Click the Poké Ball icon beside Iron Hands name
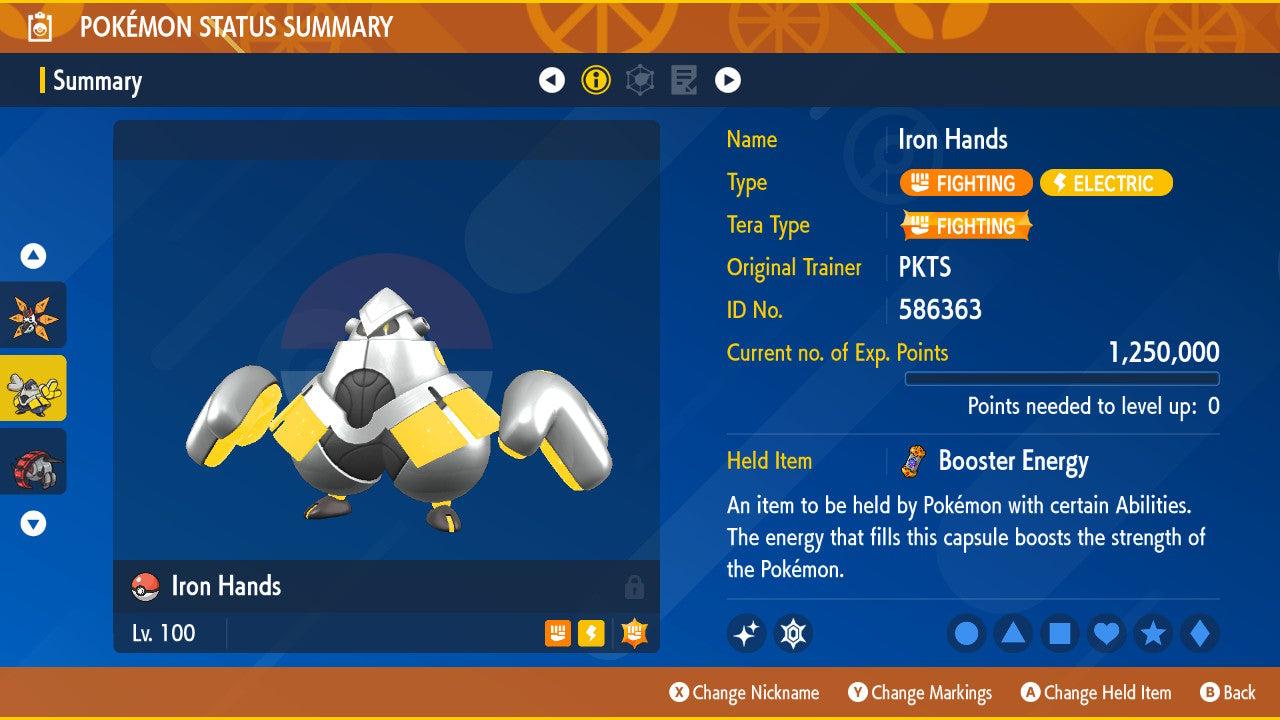This screenshot has width=1280, height=720. 145,587
